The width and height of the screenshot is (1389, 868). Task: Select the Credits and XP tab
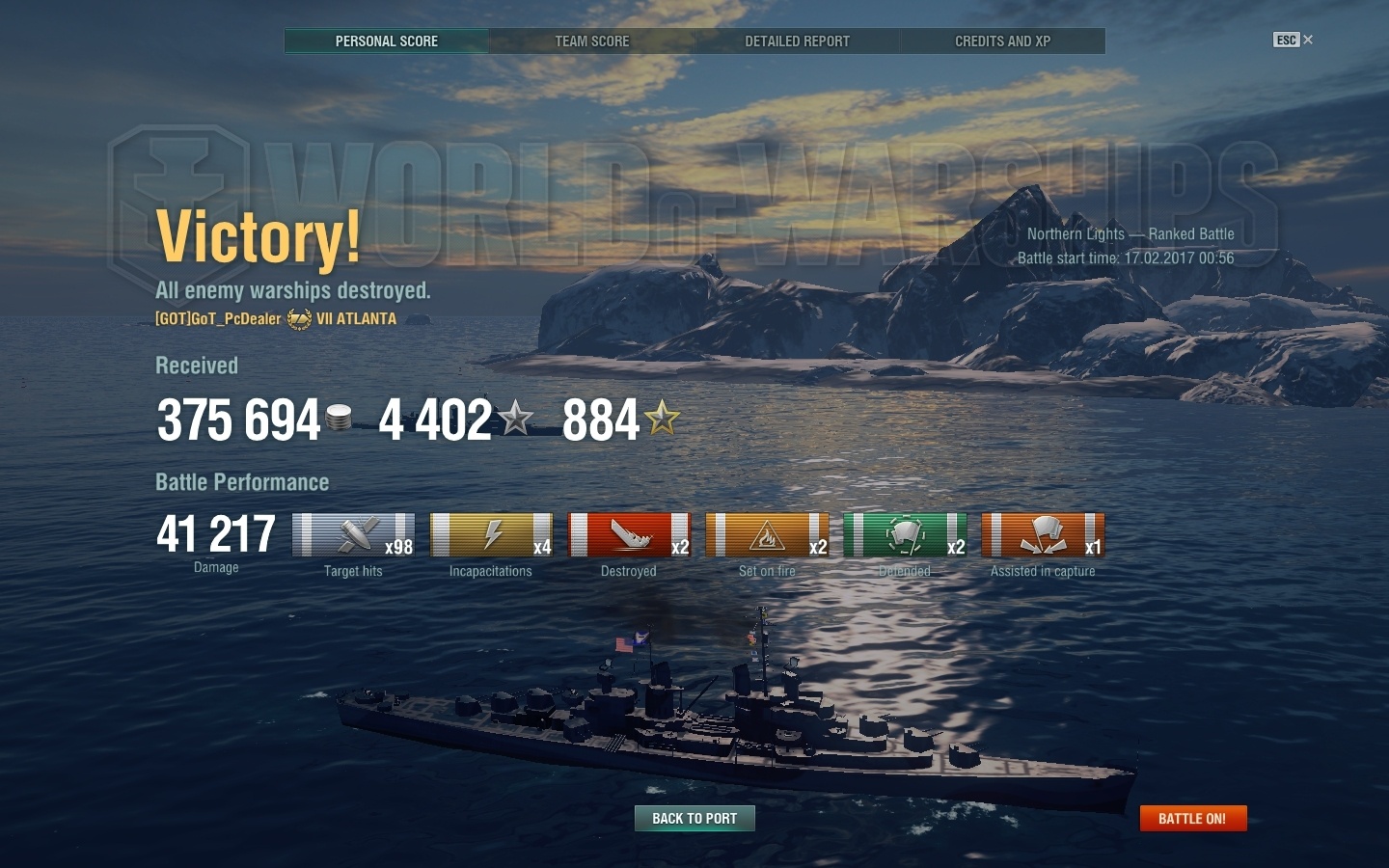[x=1003, y=41]
